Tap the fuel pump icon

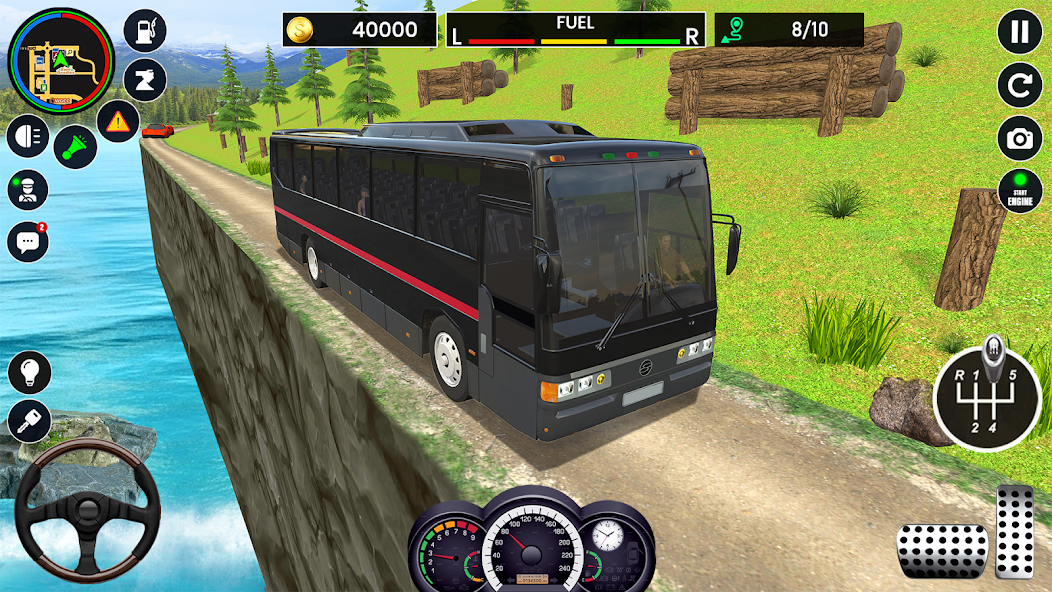point(145,31)
